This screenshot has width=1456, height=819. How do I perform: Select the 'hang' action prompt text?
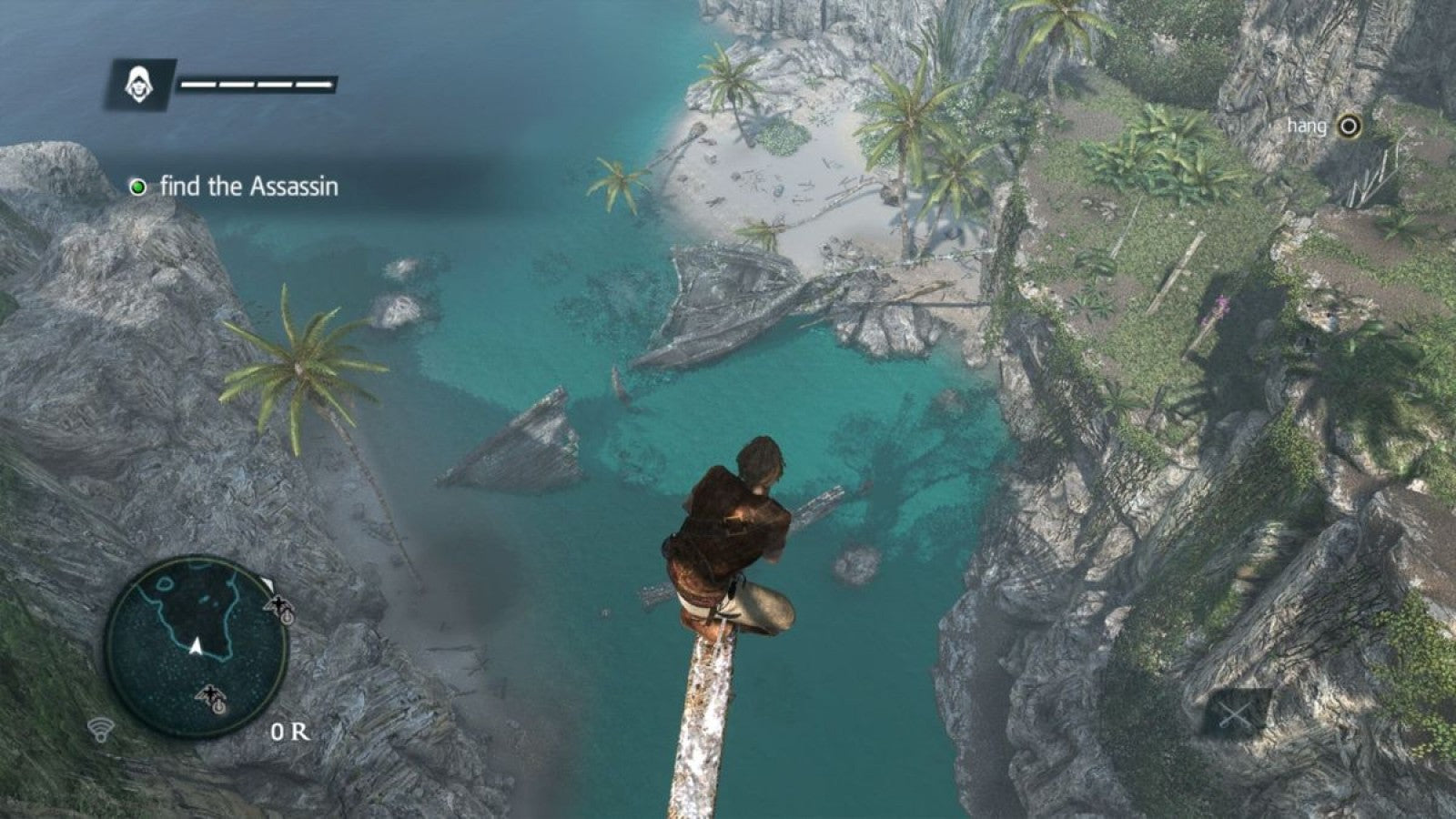[1309, 127]
